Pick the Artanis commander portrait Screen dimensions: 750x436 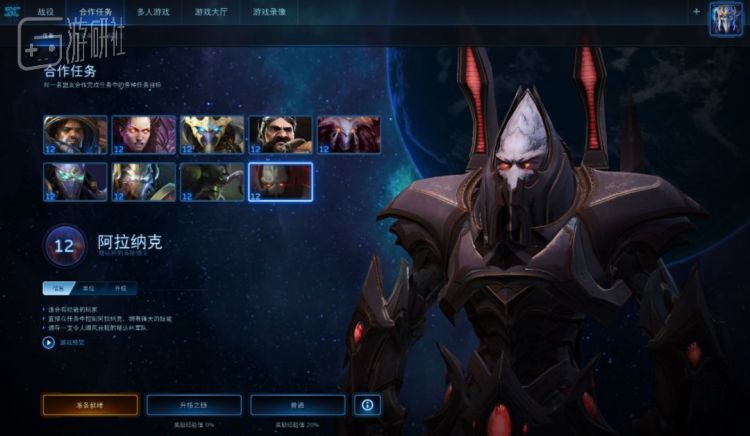tap(212, 135)
